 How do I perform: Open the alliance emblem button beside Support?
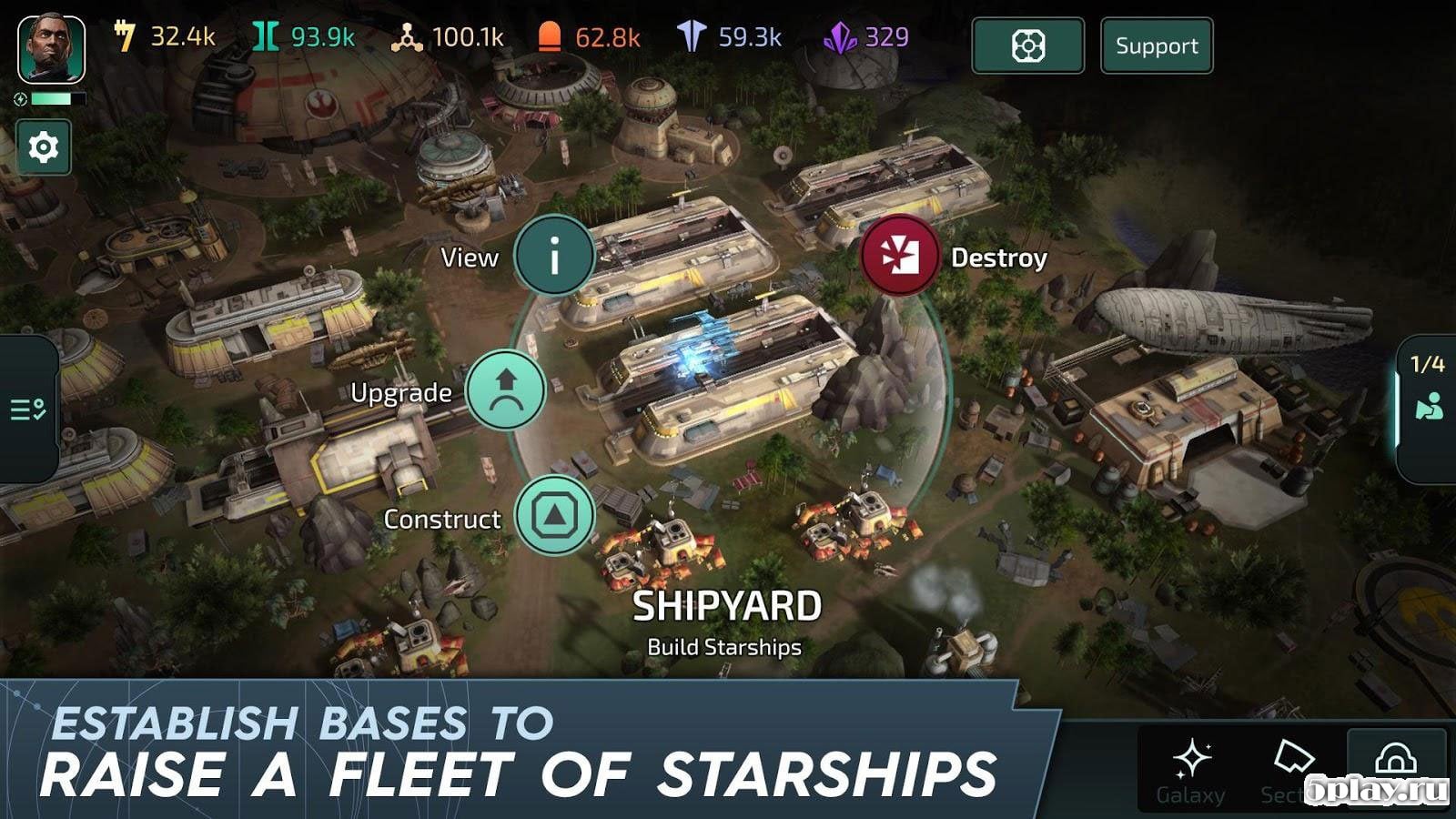coord(1027,45)
